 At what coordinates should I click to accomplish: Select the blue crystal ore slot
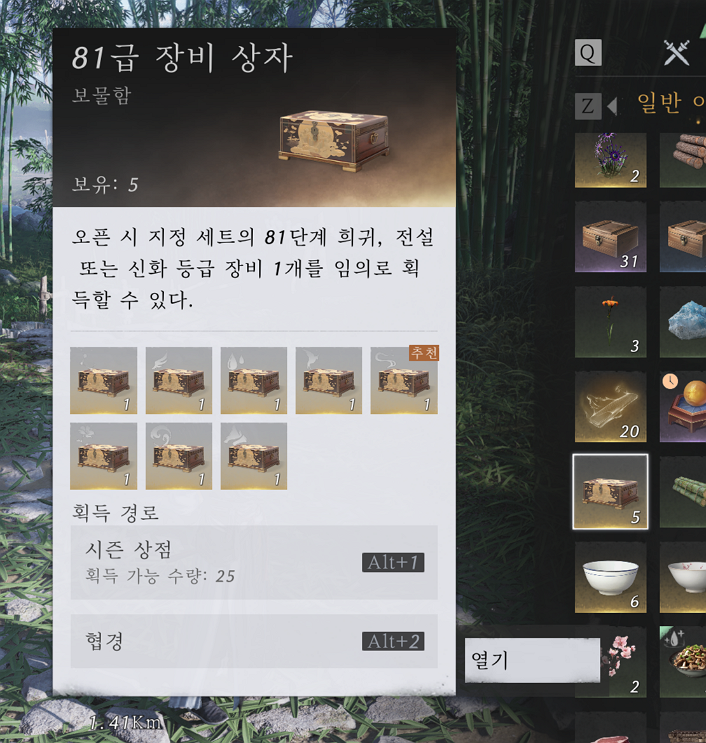coord(684,322)
